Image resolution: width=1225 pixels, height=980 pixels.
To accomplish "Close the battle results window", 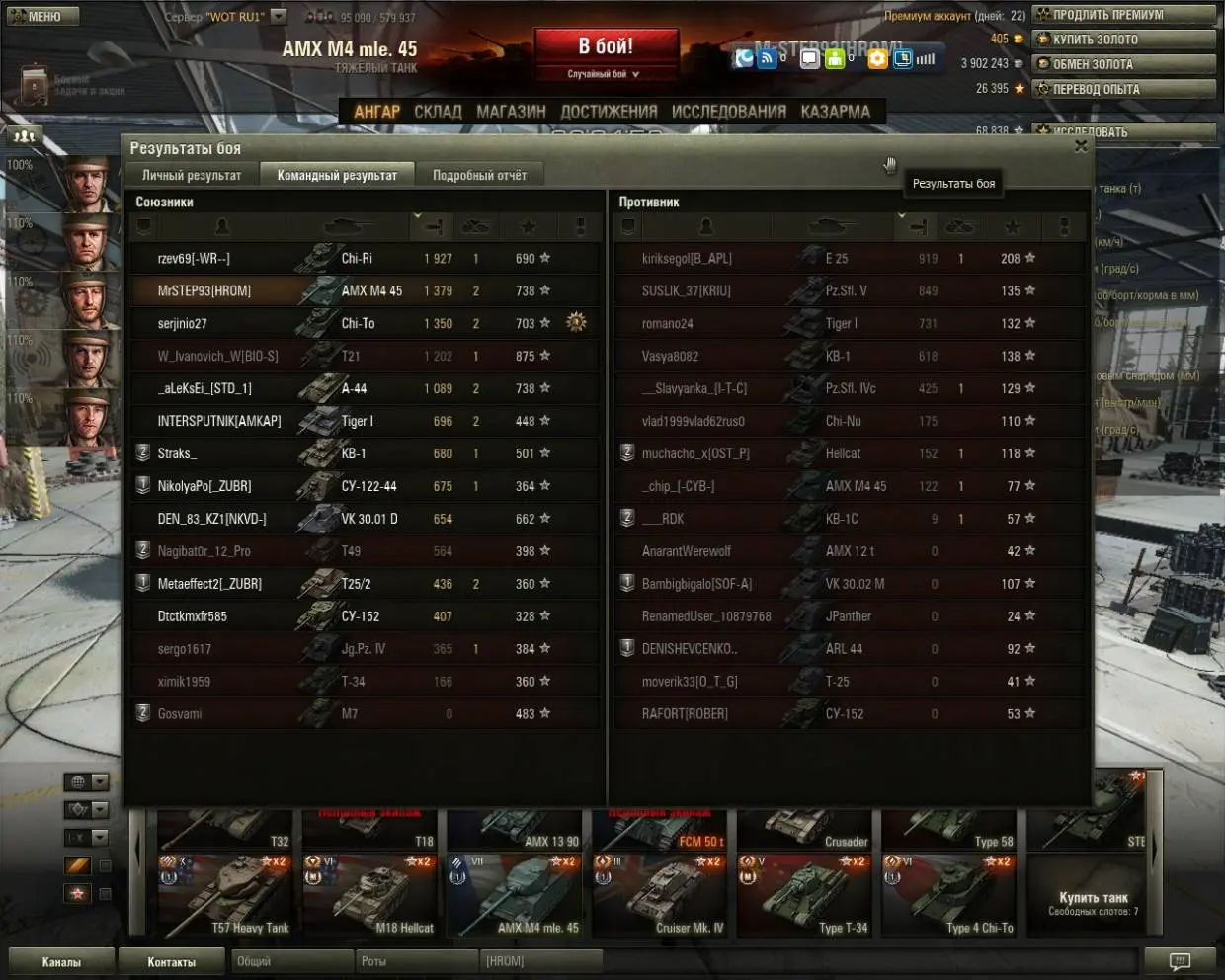I will 1081,146.
